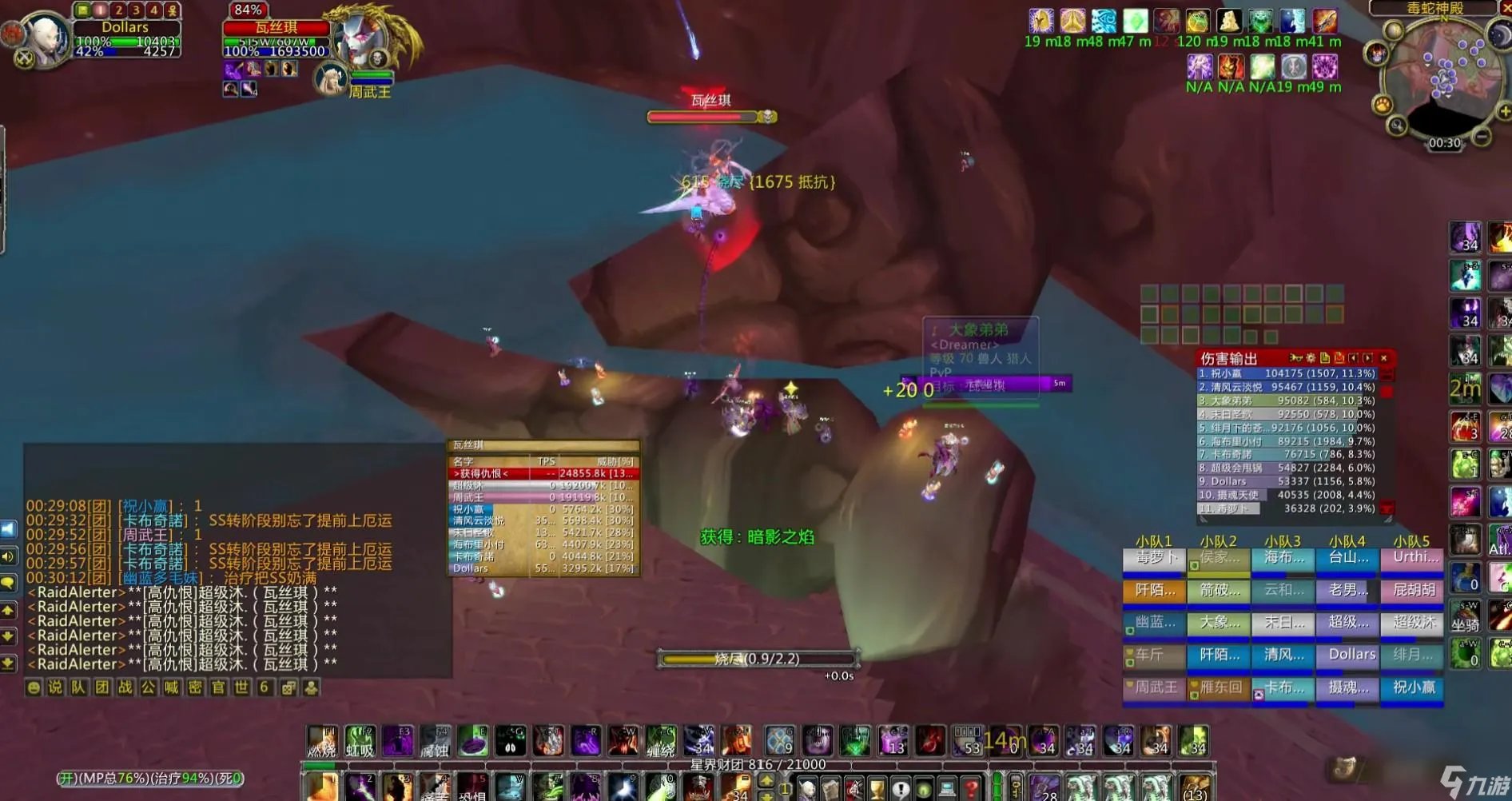The width and height of the screenshot is (1512, 801).
Task: Cast the 缠绕 ability
Action: click(661, 741)
